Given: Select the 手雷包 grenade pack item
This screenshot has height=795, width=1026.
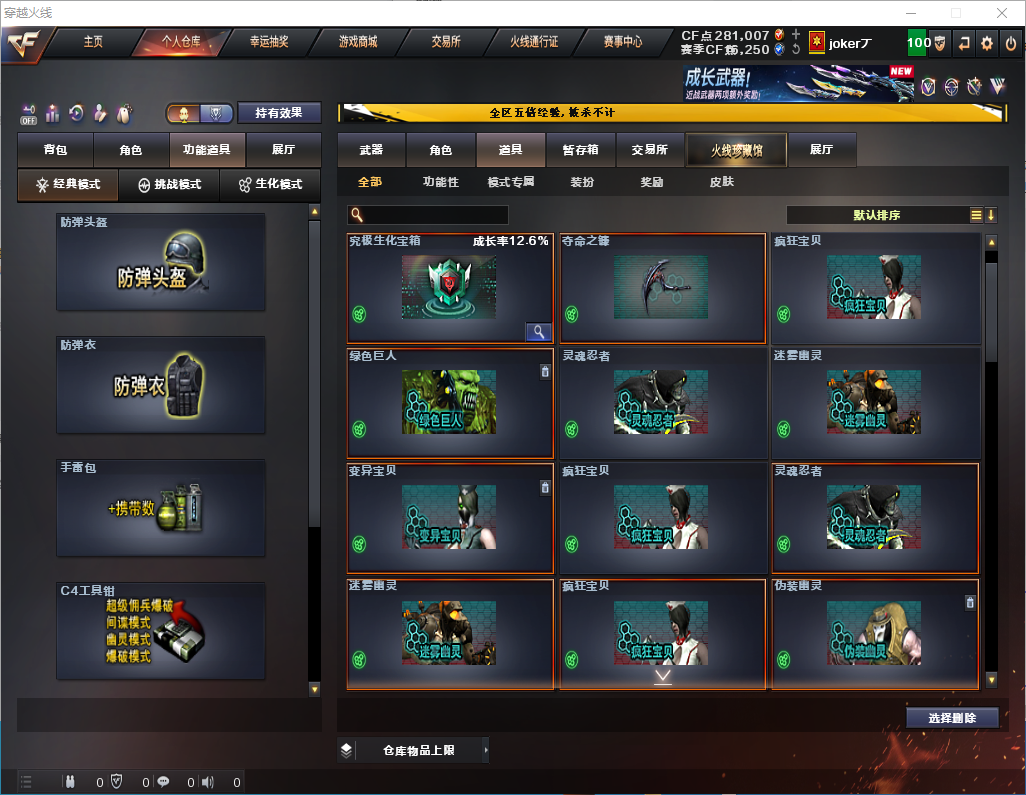Looking at the screenshot, I should tap(161, 508).
